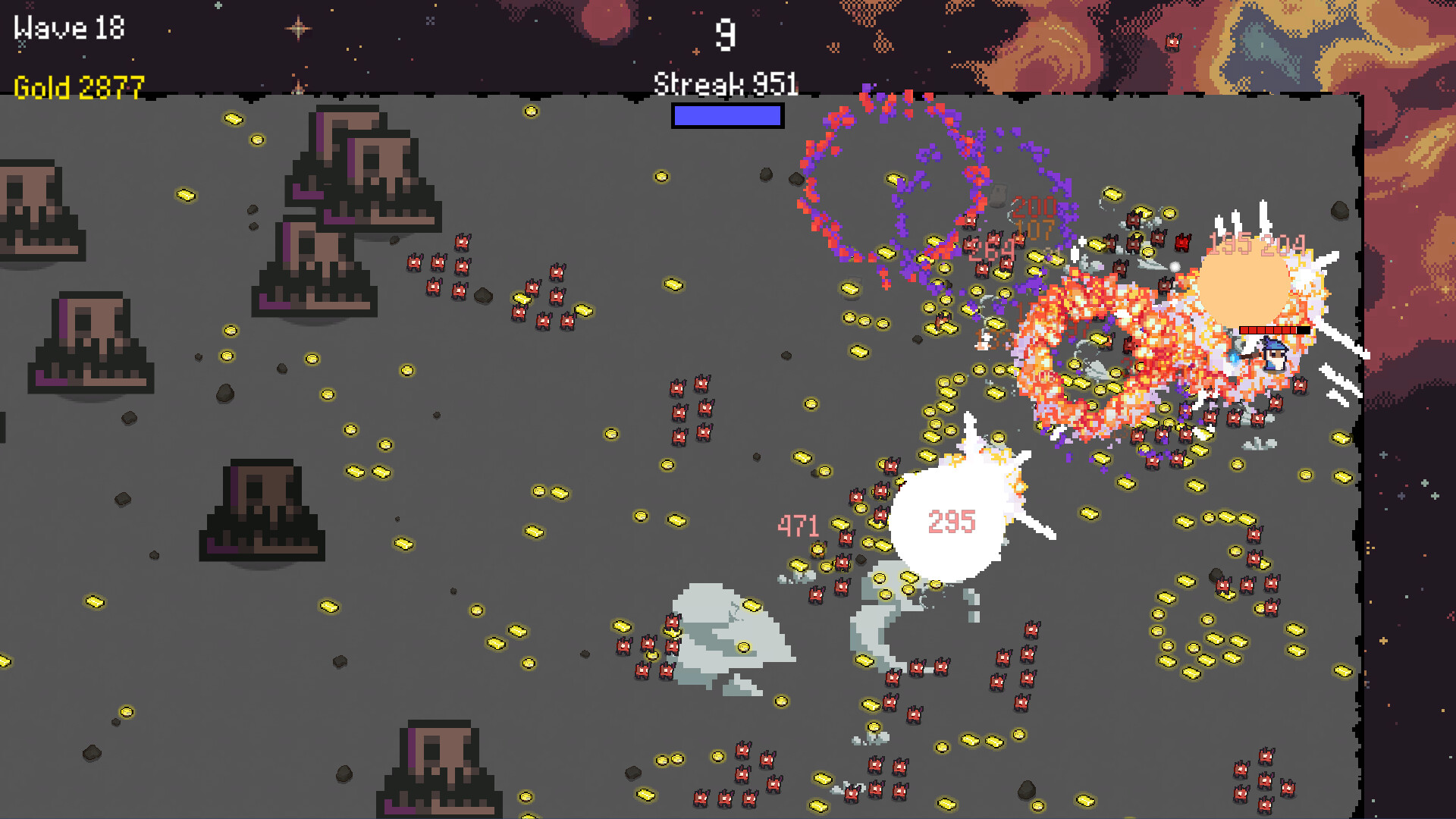Click the 471 damage number
The height and width of the screenshot is (819, 1456).
pyautogui.click(x=799, y=525)
